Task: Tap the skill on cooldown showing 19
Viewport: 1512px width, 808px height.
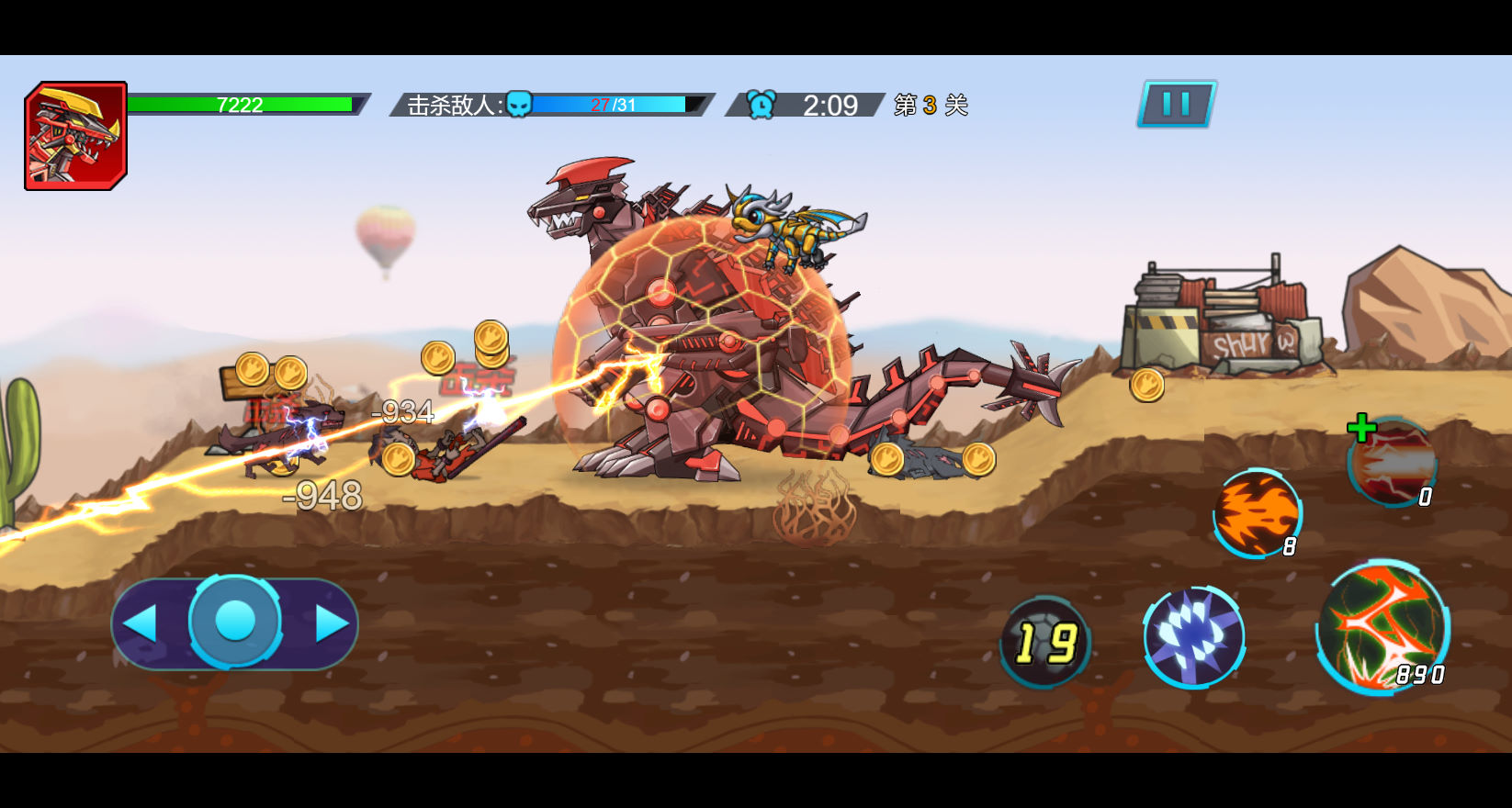Action: 1045,642
